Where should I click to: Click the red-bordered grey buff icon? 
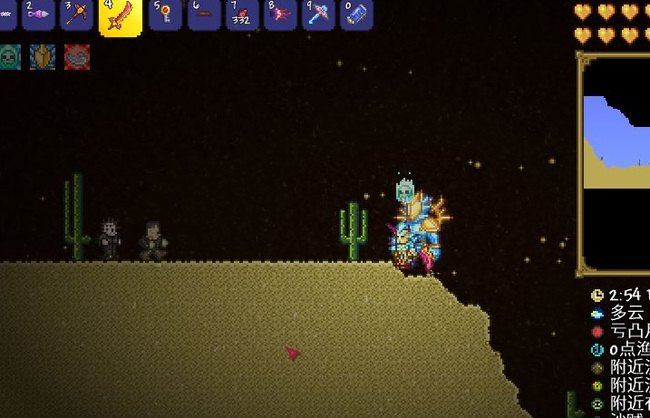(76, 56)
